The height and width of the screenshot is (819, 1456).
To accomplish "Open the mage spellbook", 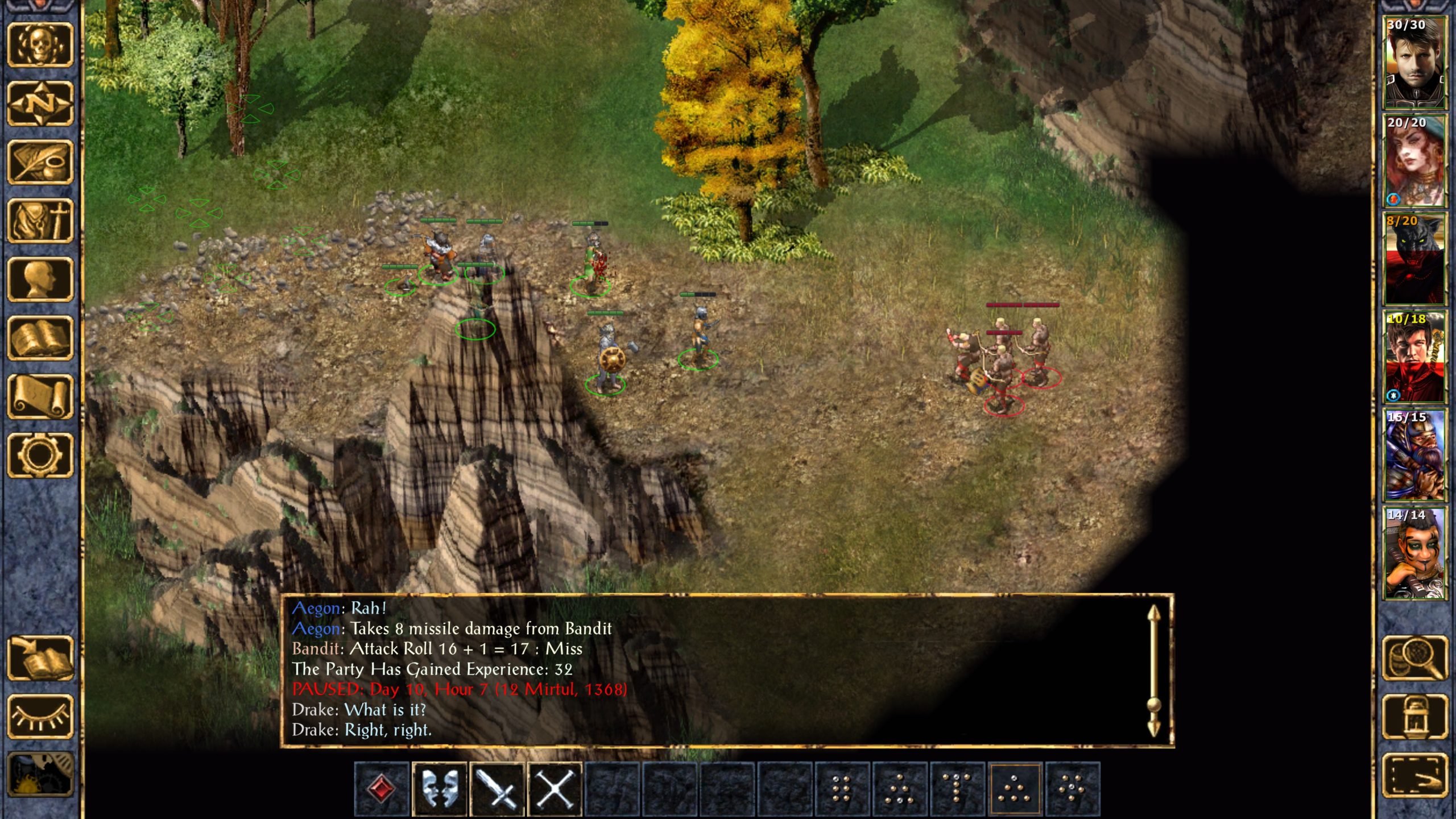I will pyautogui.click(x=40, y=338).
